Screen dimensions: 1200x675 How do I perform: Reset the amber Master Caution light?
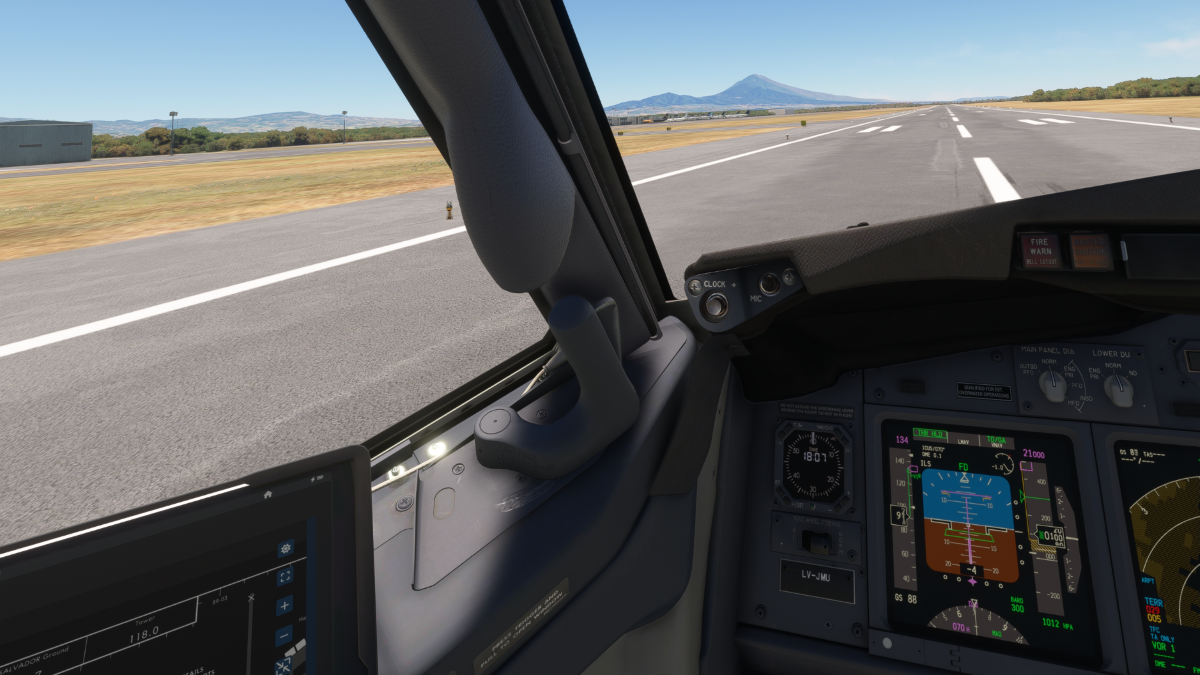tap(1091, 251)
